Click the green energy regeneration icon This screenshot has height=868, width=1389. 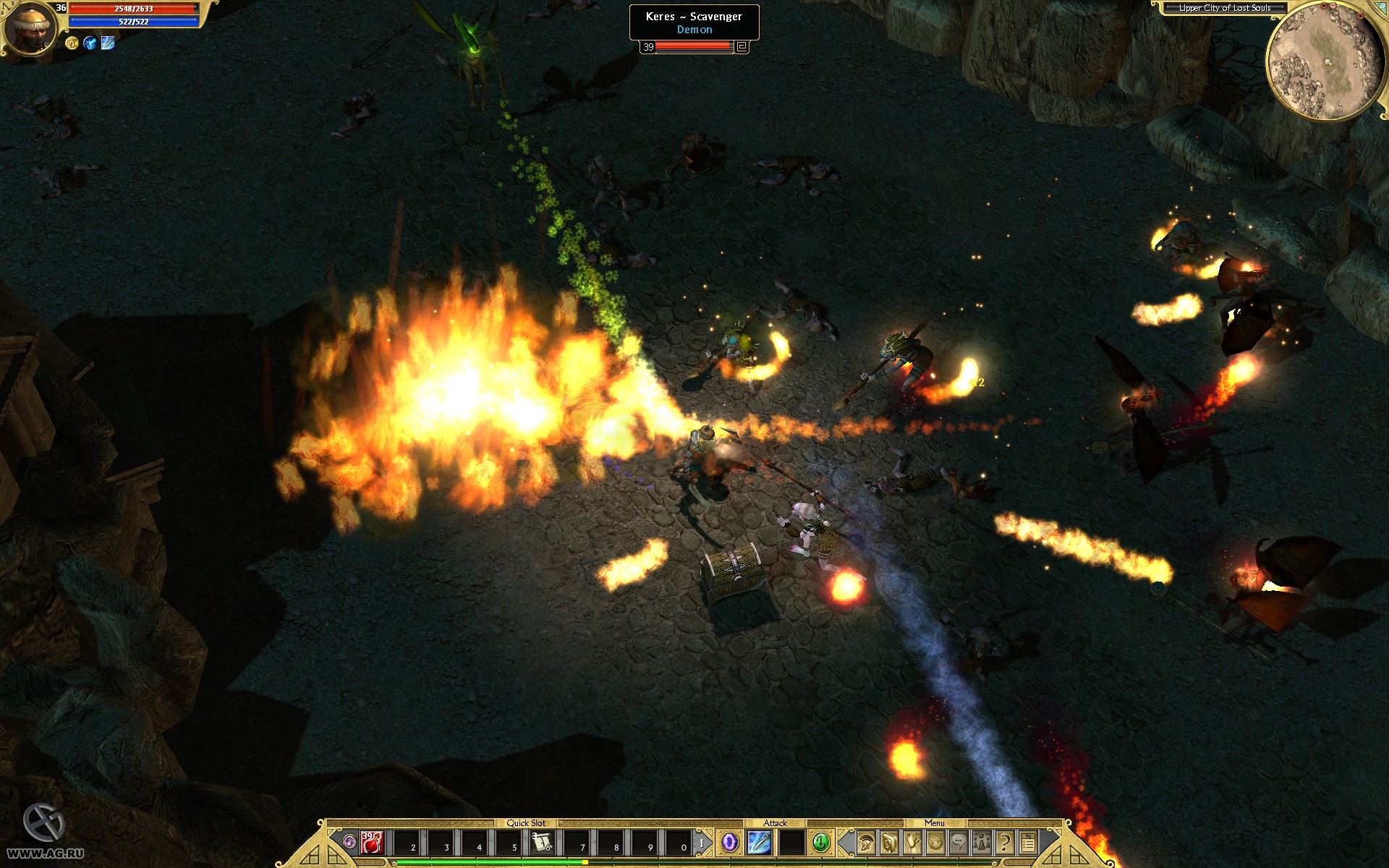pos(820,842)
